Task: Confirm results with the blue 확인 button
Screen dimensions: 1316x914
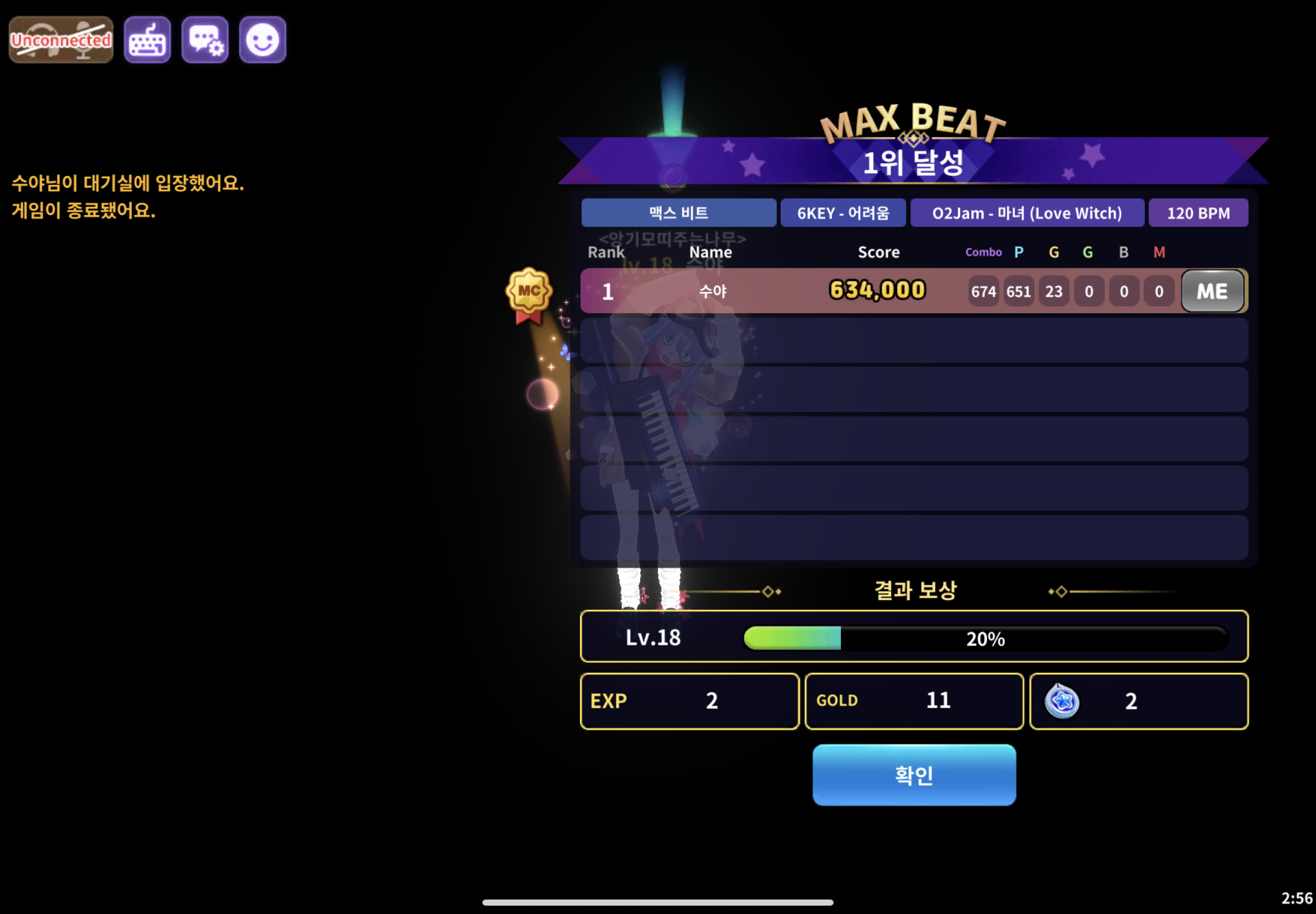Action: click(914, 775)
